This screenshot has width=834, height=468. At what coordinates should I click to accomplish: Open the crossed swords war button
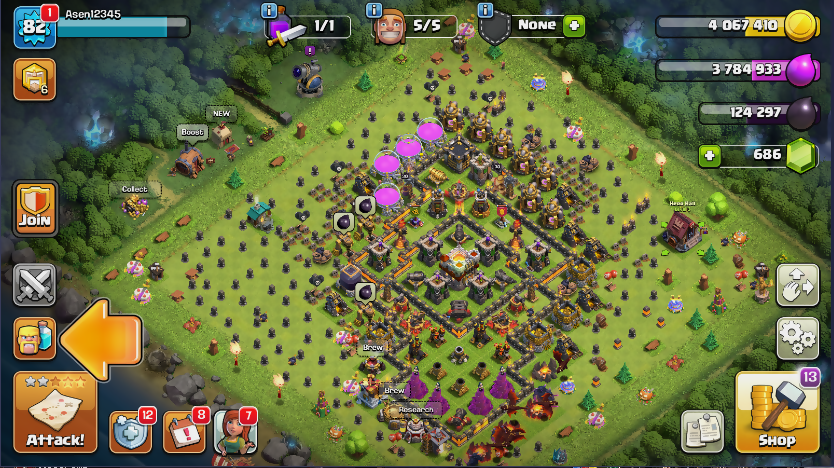[x=34, y=285]
